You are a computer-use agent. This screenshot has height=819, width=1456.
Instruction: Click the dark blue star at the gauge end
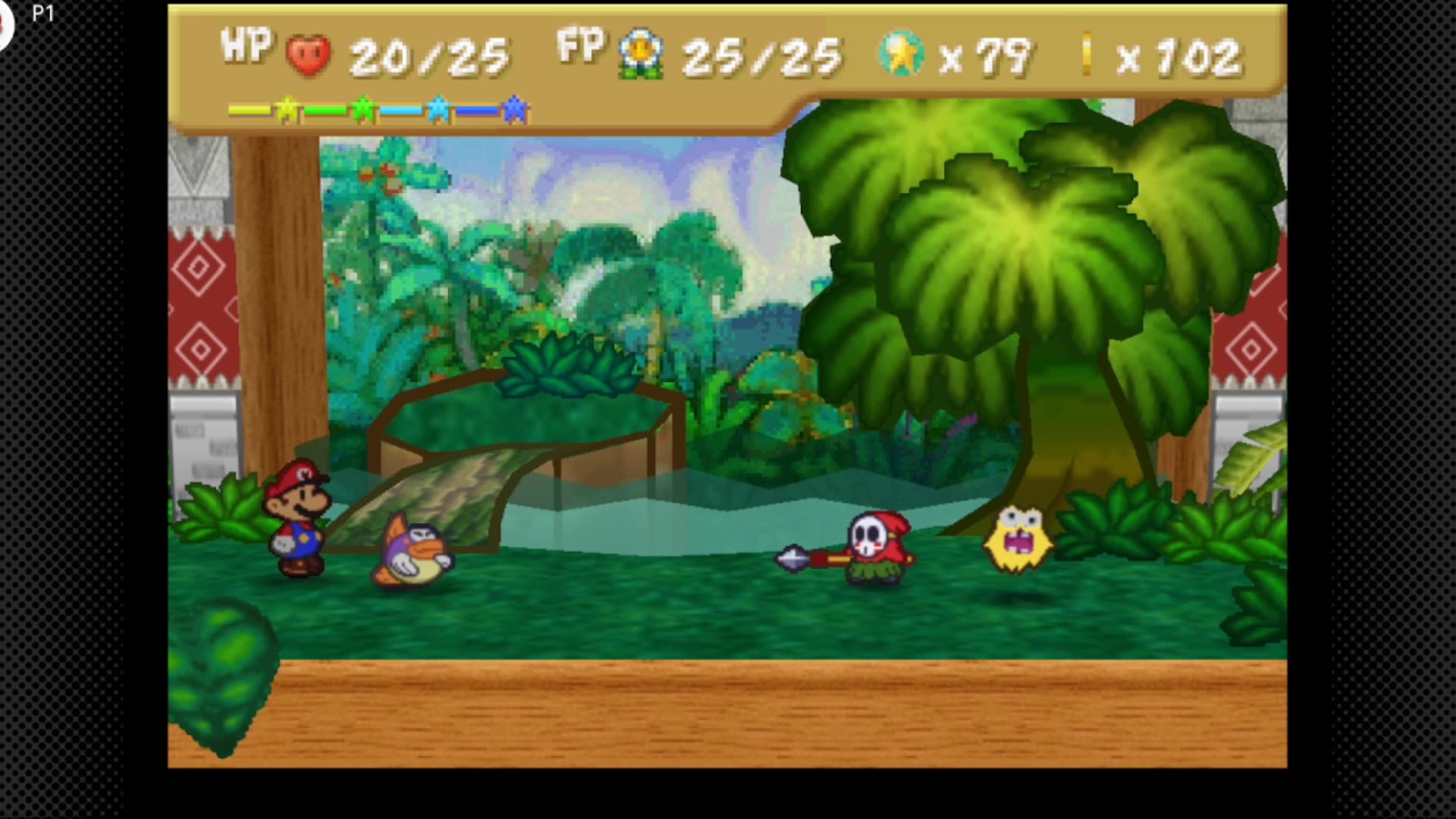pyautogui.click(x=512, y=109)
